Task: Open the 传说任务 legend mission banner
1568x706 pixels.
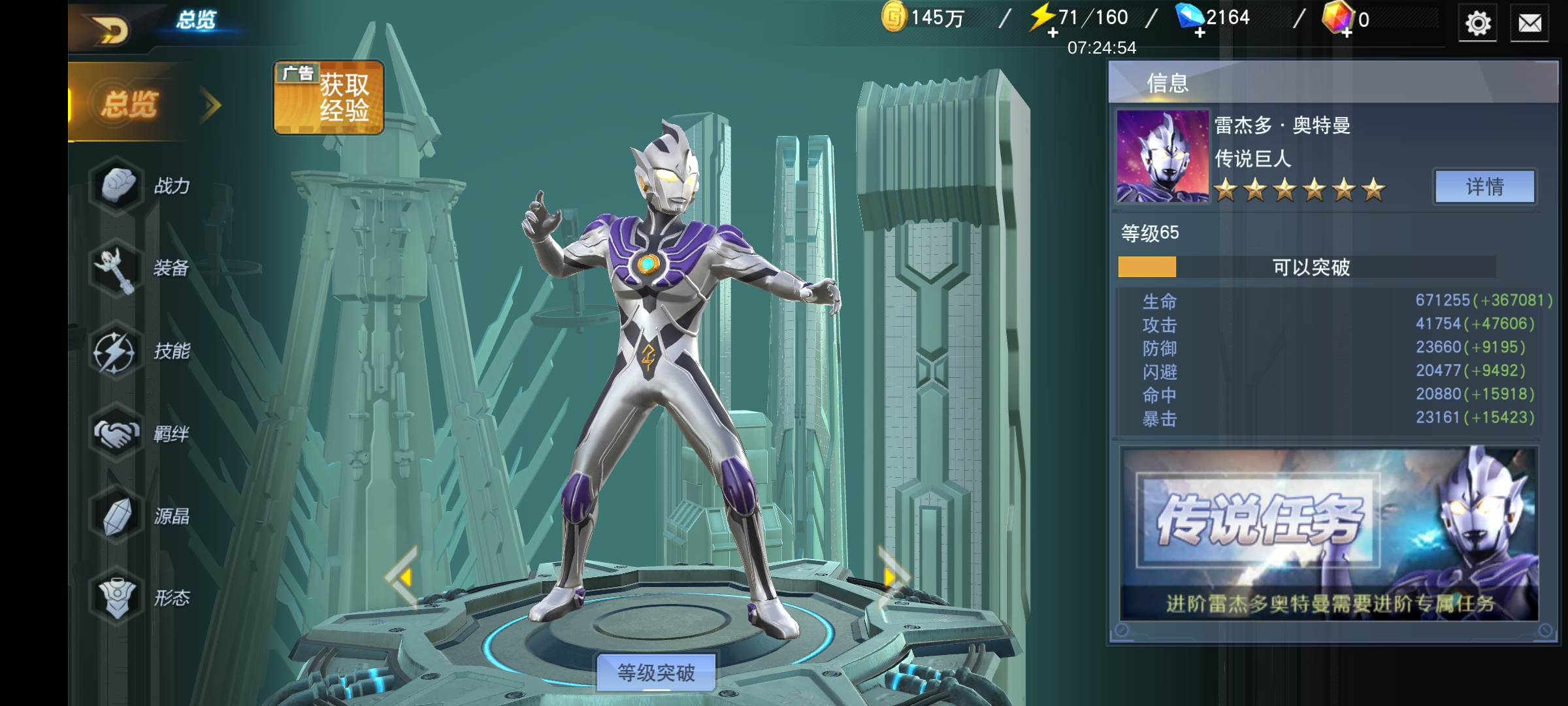Action: pos(1329,533)
